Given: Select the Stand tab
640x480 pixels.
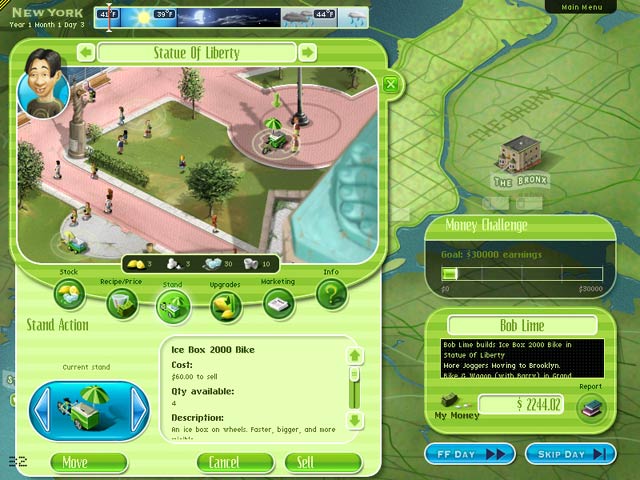Looking at the screenshot, I should [174, 309].
